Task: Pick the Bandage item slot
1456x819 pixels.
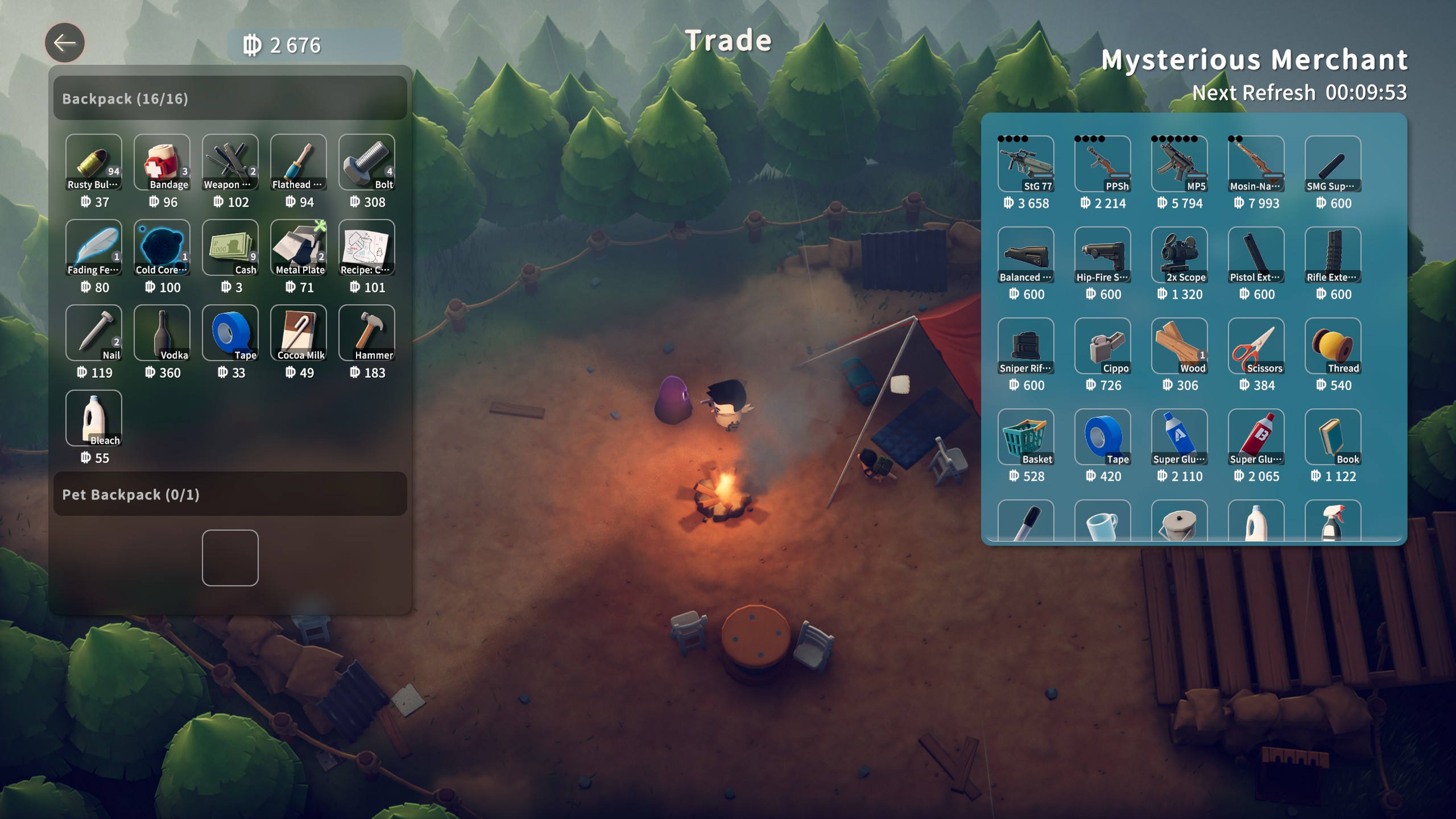Action: 162,162
